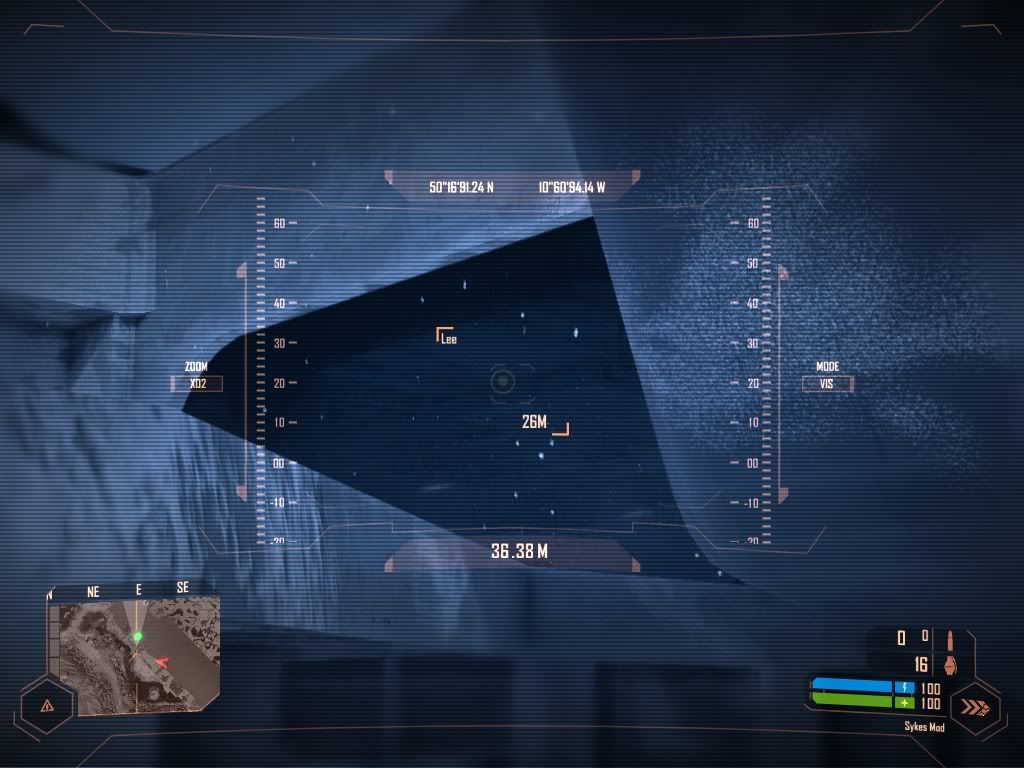Screen dimensions: 1024x768
Task: Activate the speed suit mode hexagon
Action: click(x=974, y=707)
